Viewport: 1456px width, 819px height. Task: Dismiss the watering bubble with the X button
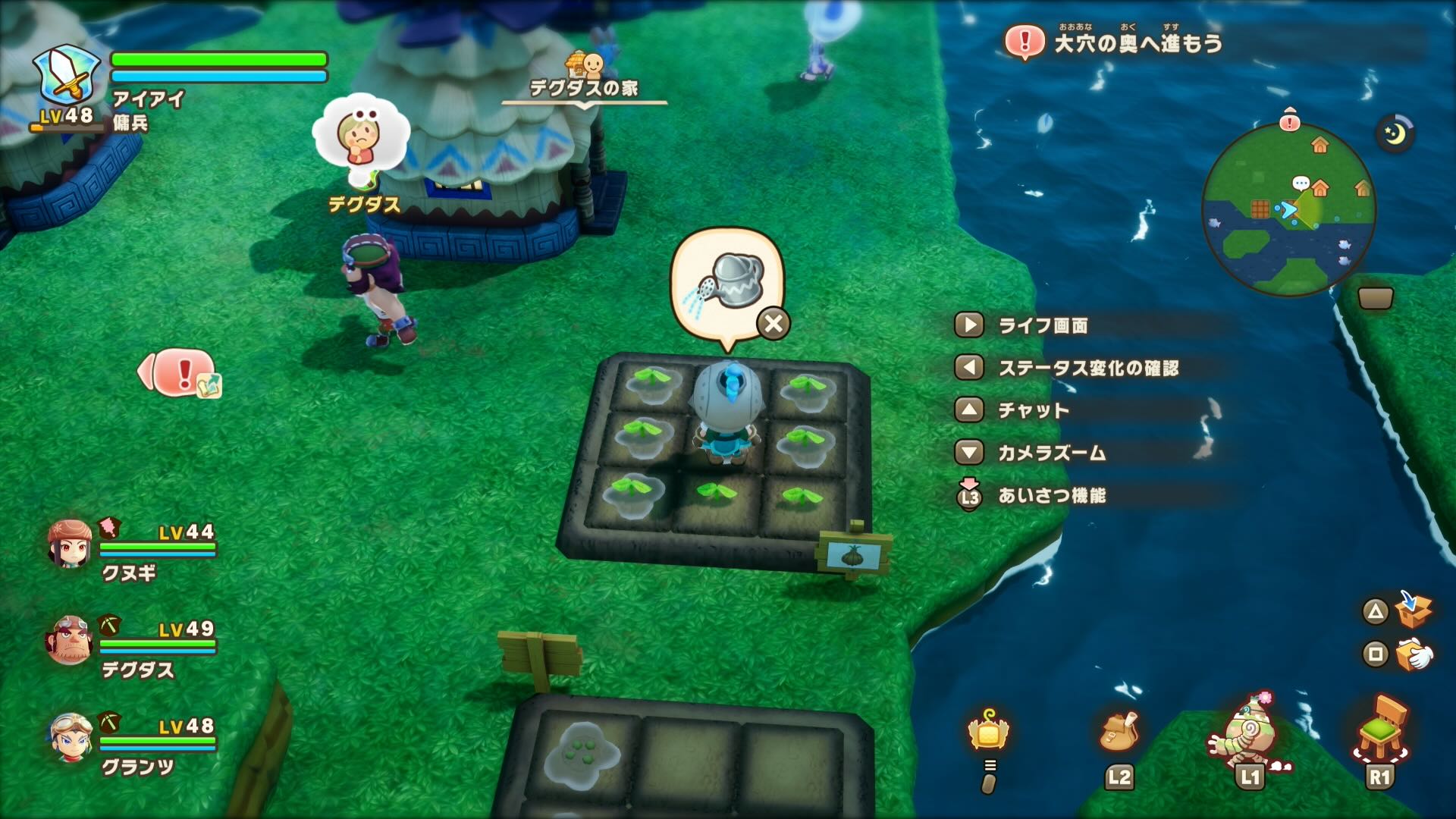[770, 324]
